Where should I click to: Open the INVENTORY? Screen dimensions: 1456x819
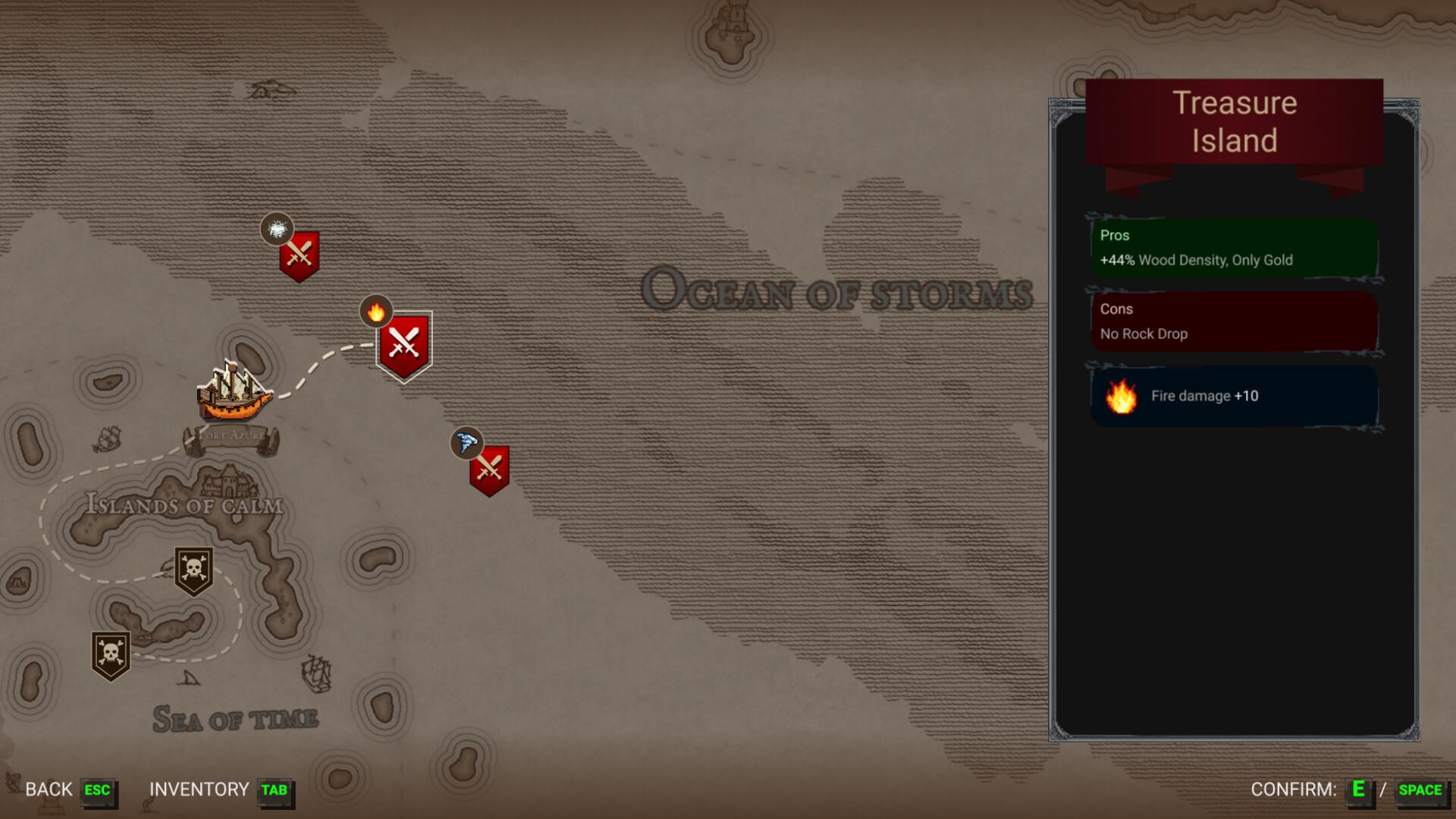199,789
